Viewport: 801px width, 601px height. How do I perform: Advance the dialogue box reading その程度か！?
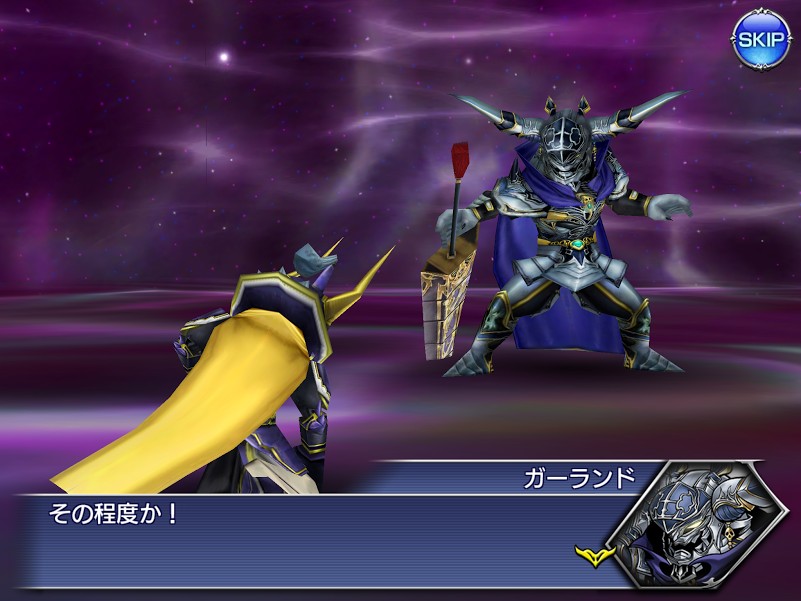[320, 540]
